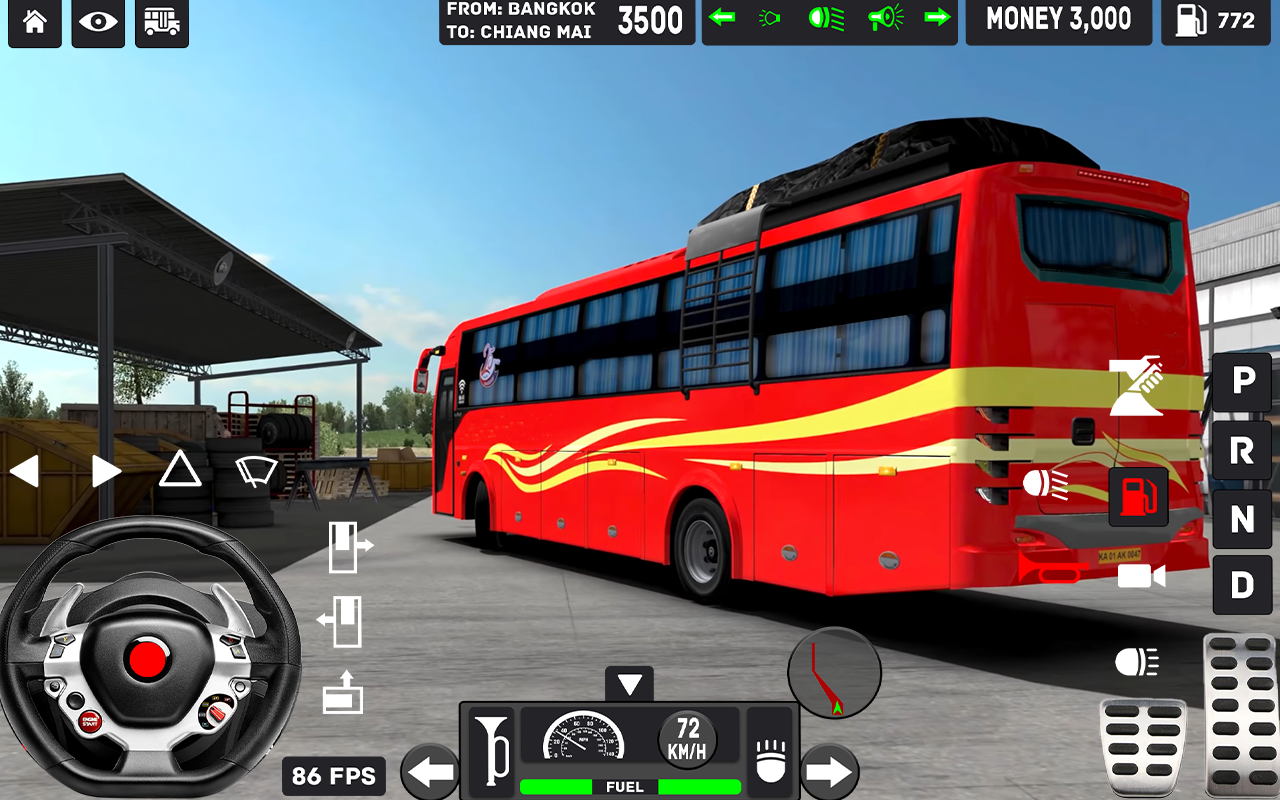The height and width of the screenshot is (800, 1280).
Task: Click the home icon to exit
Action: tap(34, 22)
